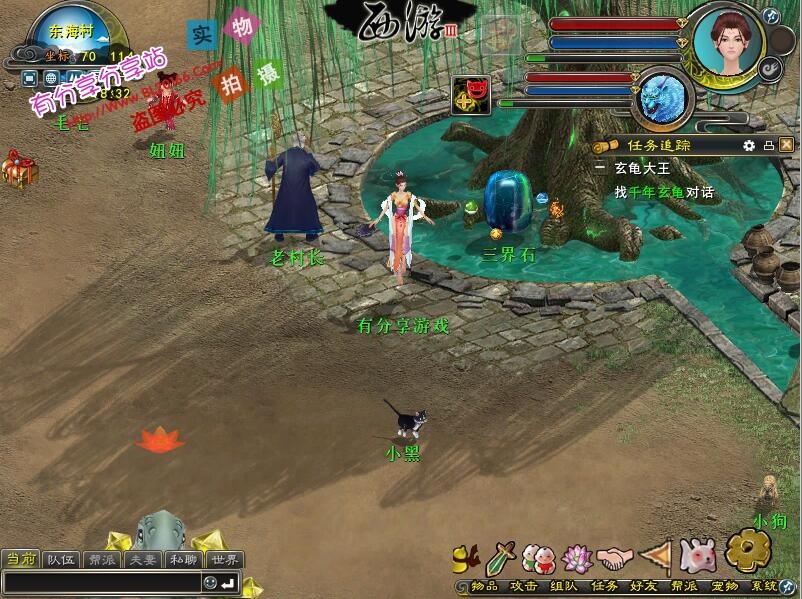Open the 任务 lotus quest icon
Viewport: 802px width, 599px height.
point(577,556)
